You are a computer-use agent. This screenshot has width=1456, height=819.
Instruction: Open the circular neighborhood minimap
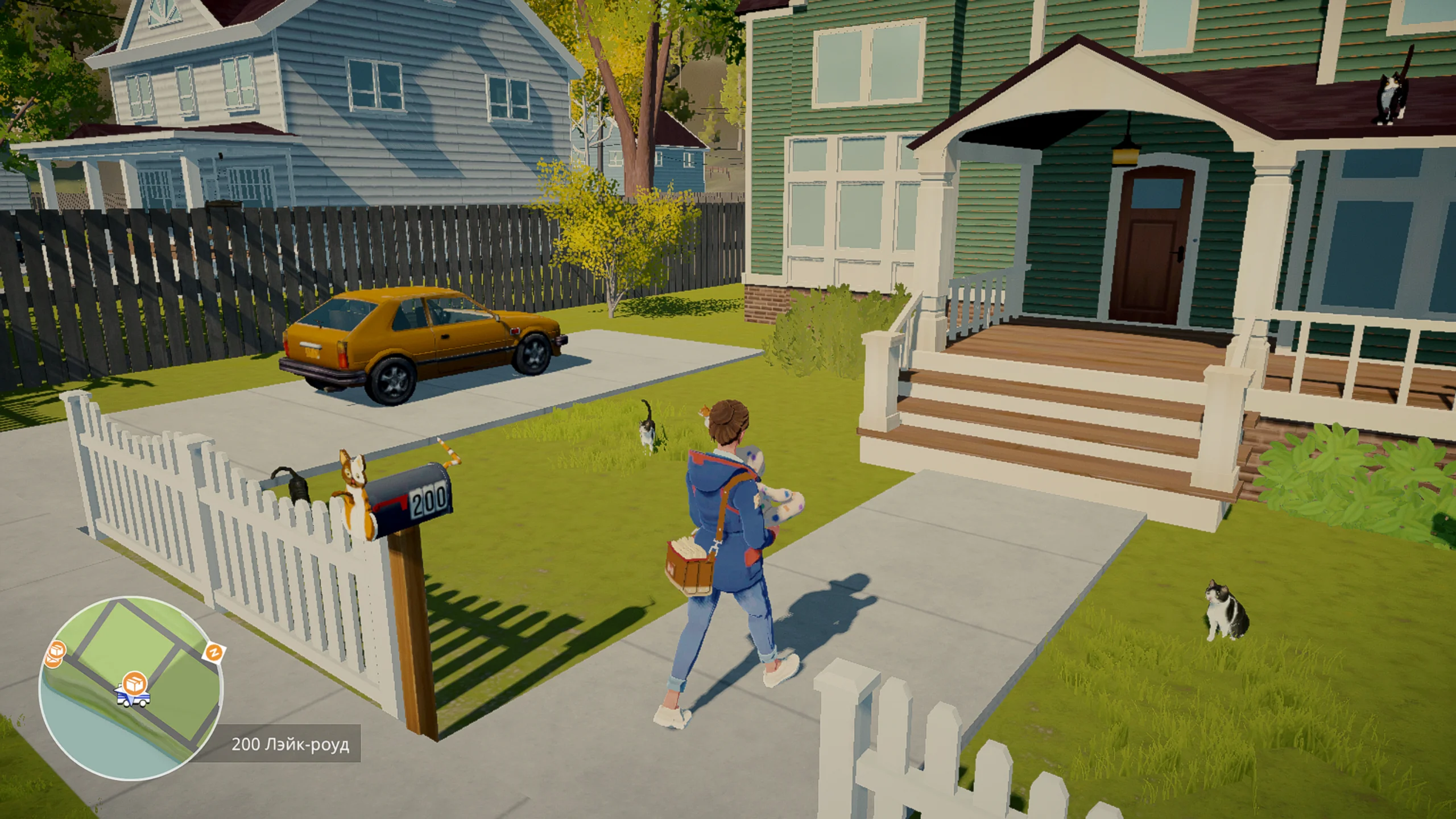130,688
